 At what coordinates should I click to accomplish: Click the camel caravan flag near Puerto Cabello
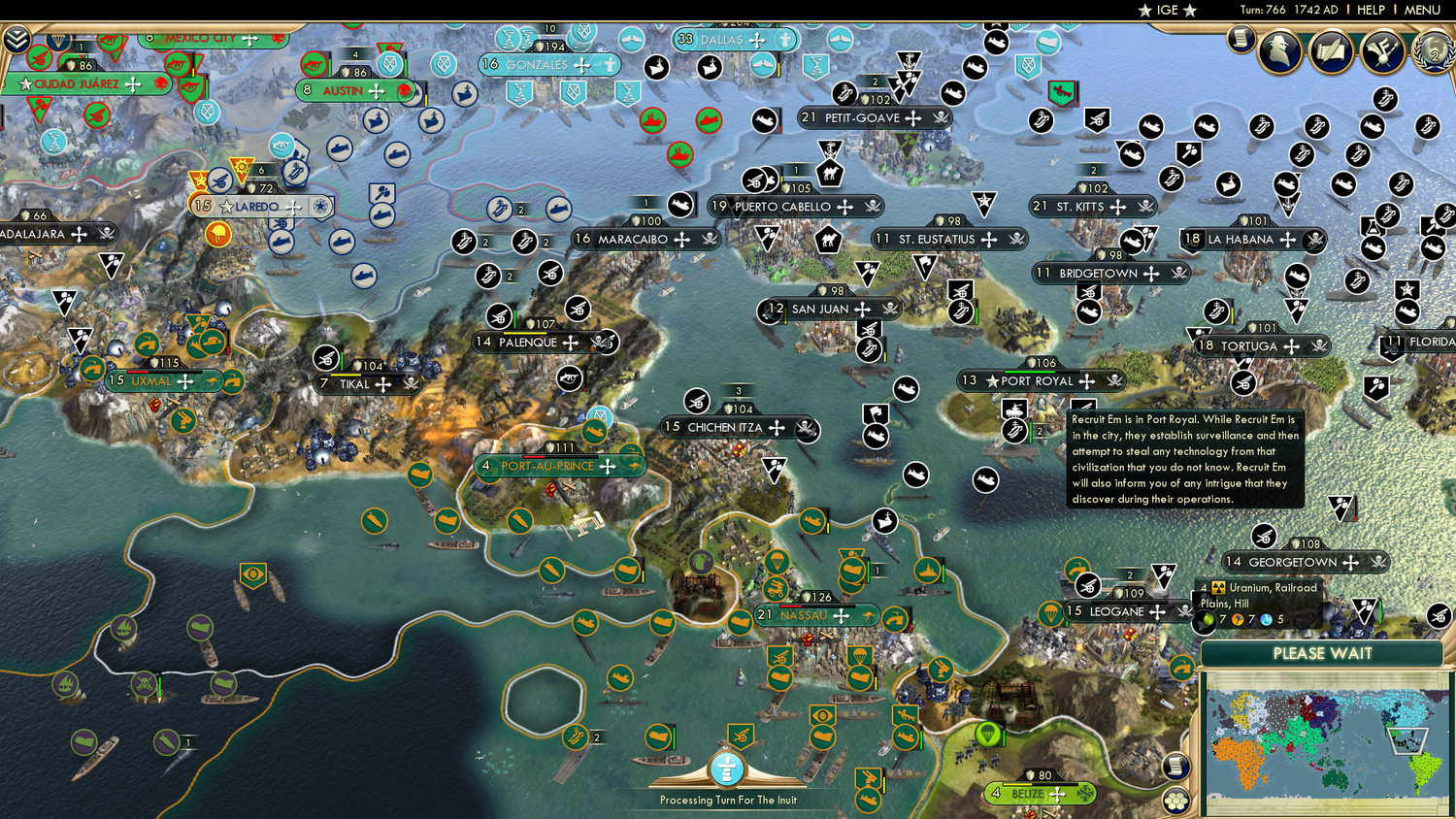pyautogui.click(x=830, y=173)
